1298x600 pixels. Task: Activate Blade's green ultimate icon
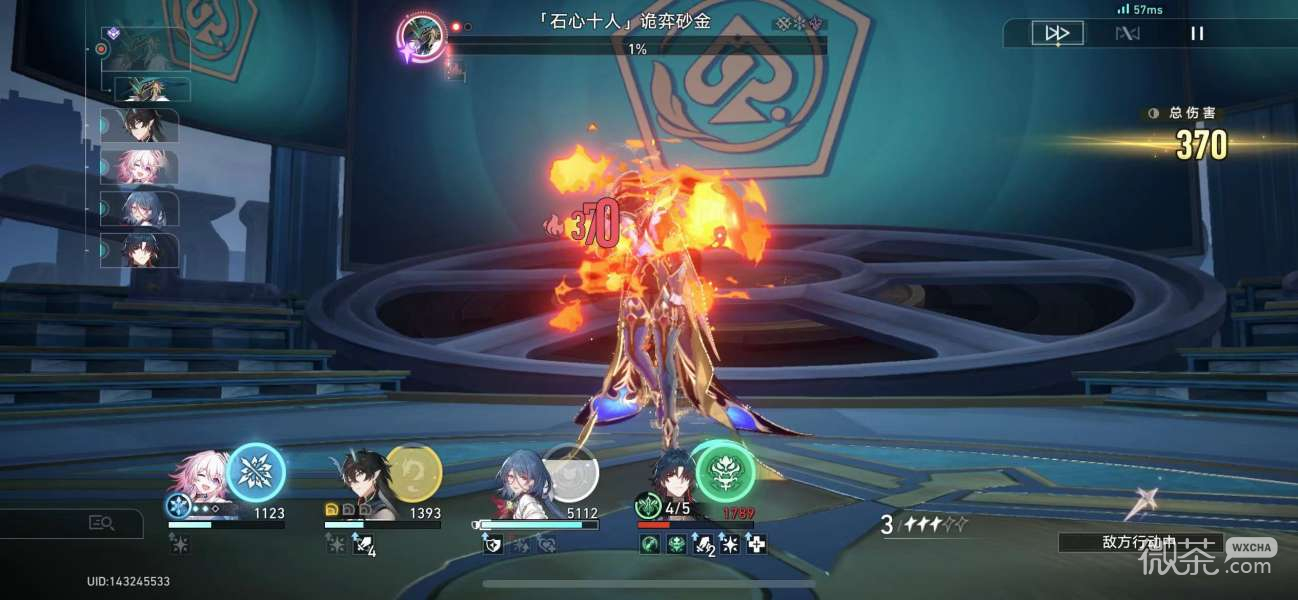724,470
